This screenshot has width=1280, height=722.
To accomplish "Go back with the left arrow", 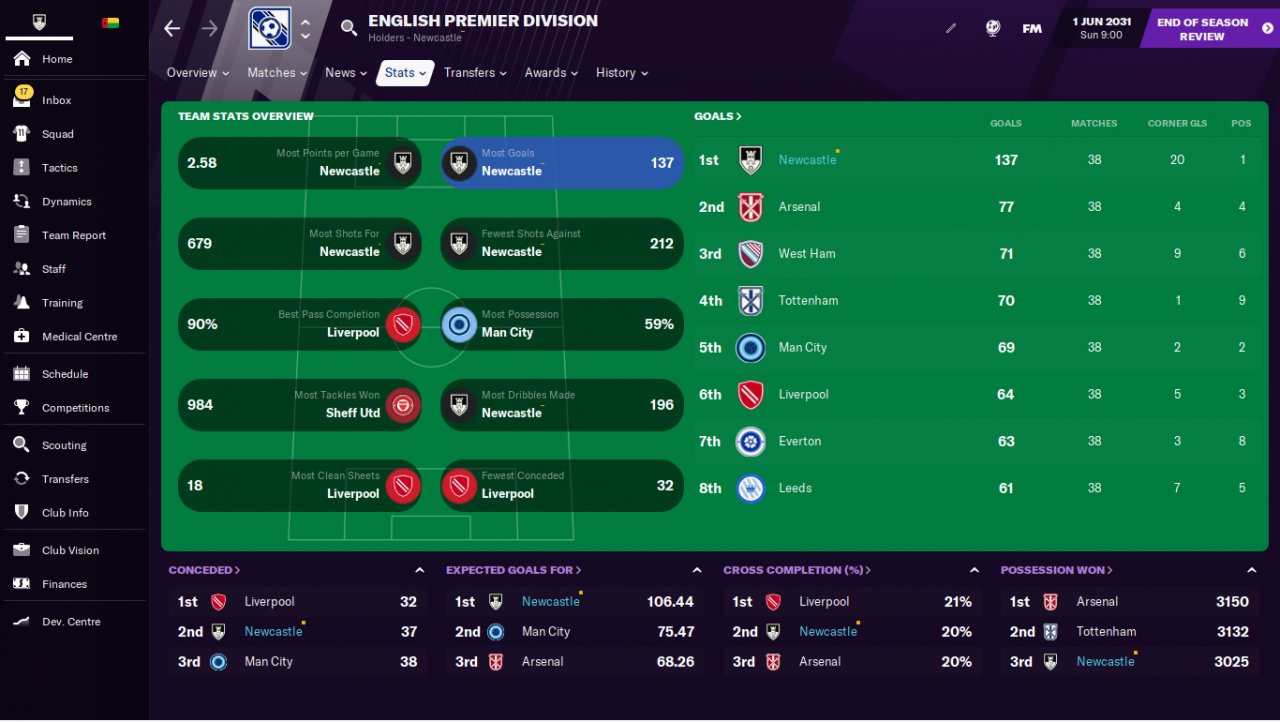I will click(172, 28).
